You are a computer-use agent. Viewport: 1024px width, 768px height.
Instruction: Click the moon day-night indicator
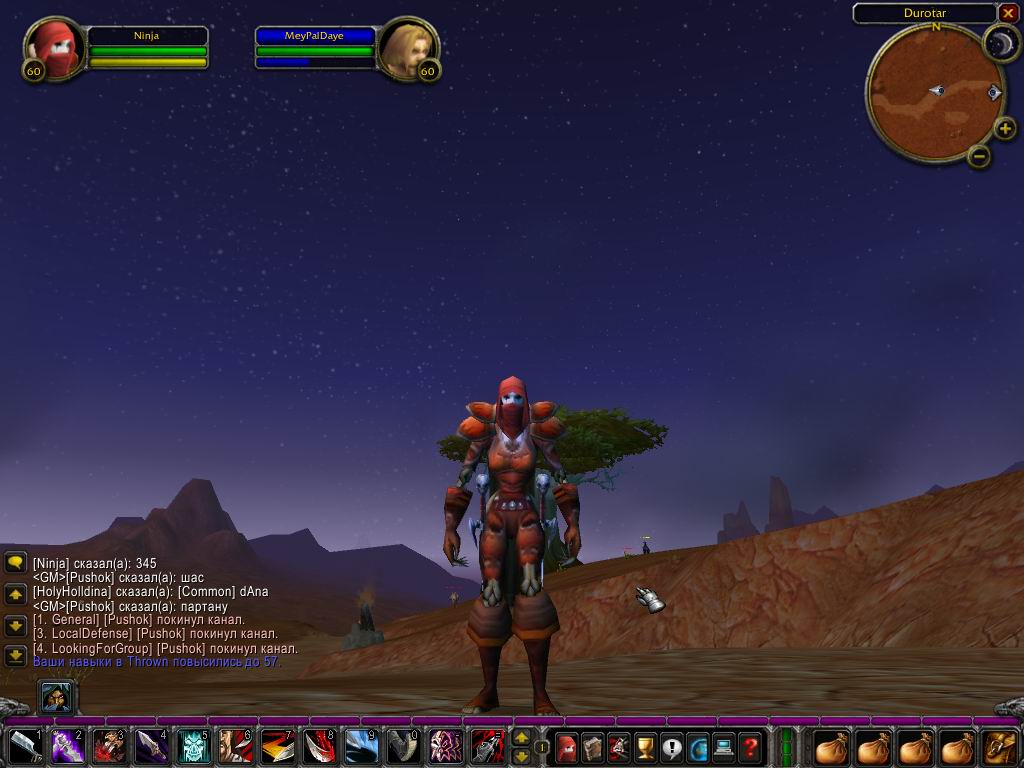point(1000,43)
